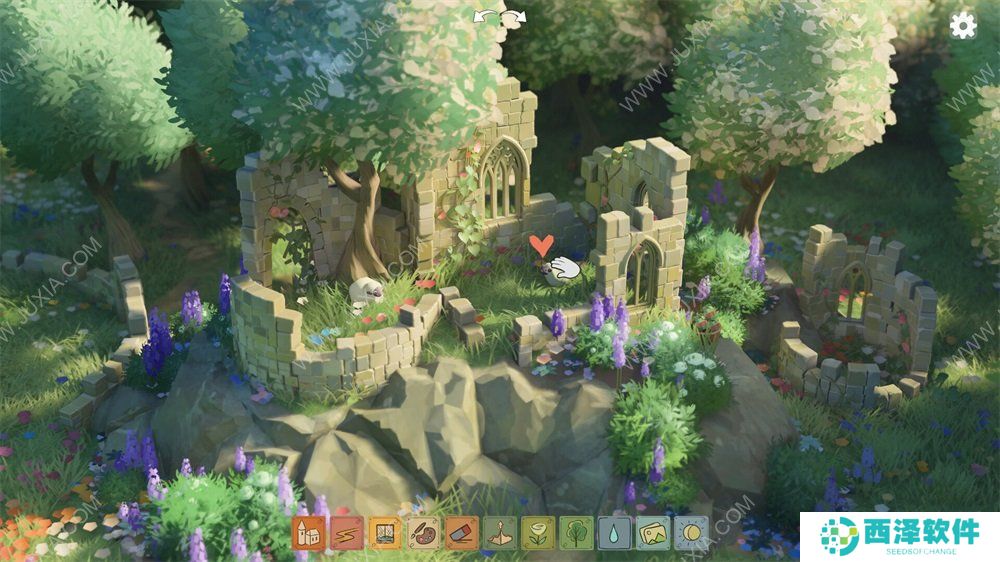The width and height of the screenshot is (1000, 562).
Task: Open the photo gallery tool
Action: coord(652,532)
